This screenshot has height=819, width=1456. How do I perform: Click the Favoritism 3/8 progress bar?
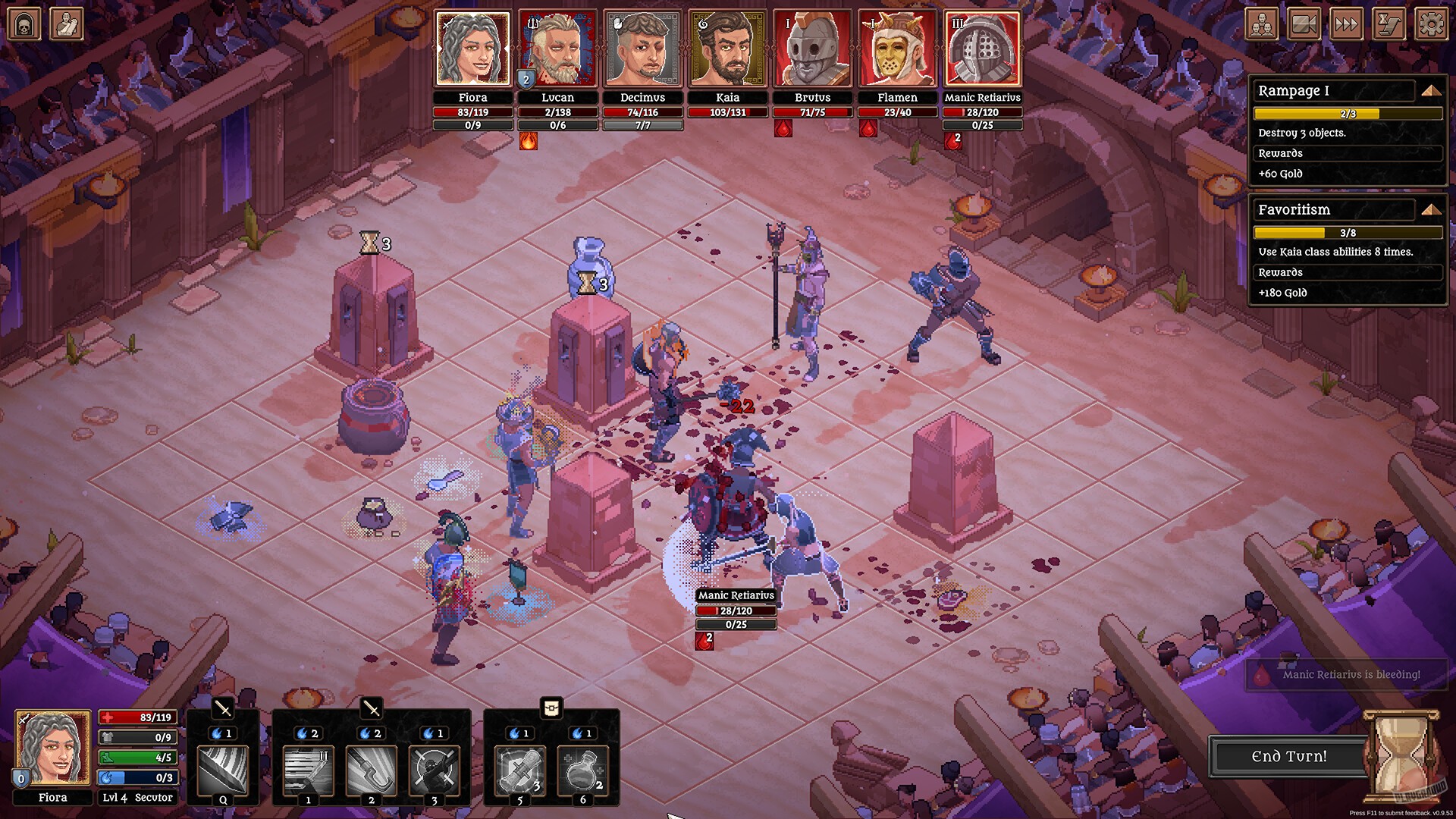pos(1348,232)
